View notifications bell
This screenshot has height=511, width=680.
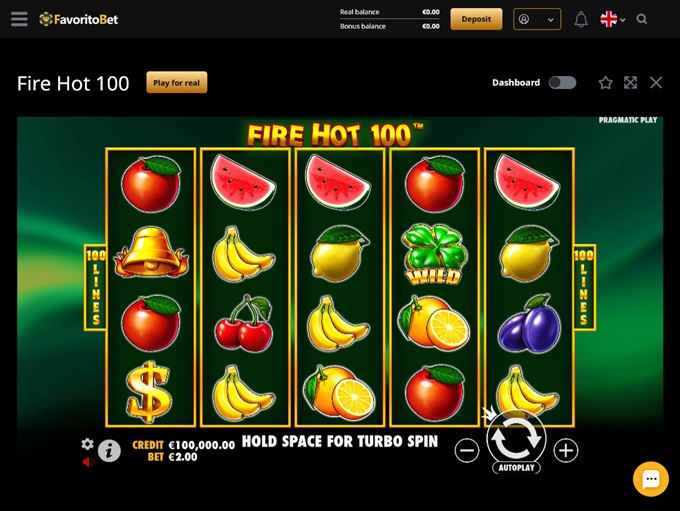[x=581, y=19]
